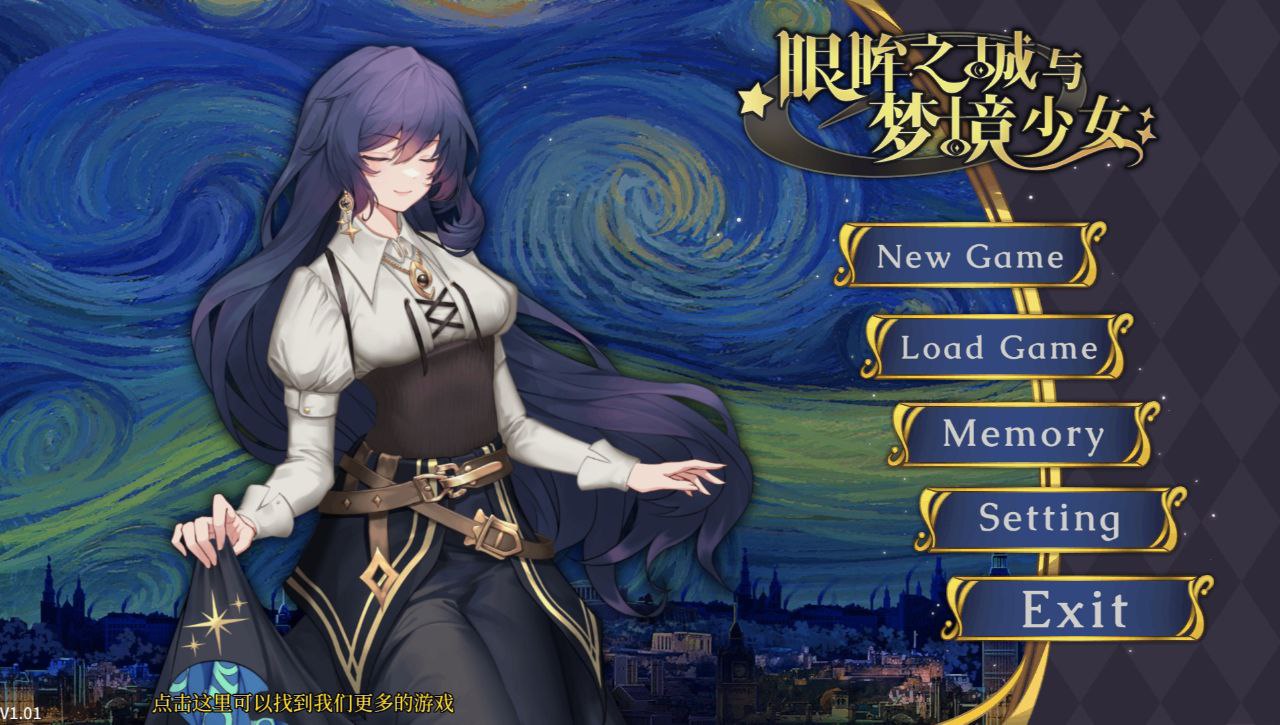Click the sparkle cluster after 少女

[x=1146, y=125]
